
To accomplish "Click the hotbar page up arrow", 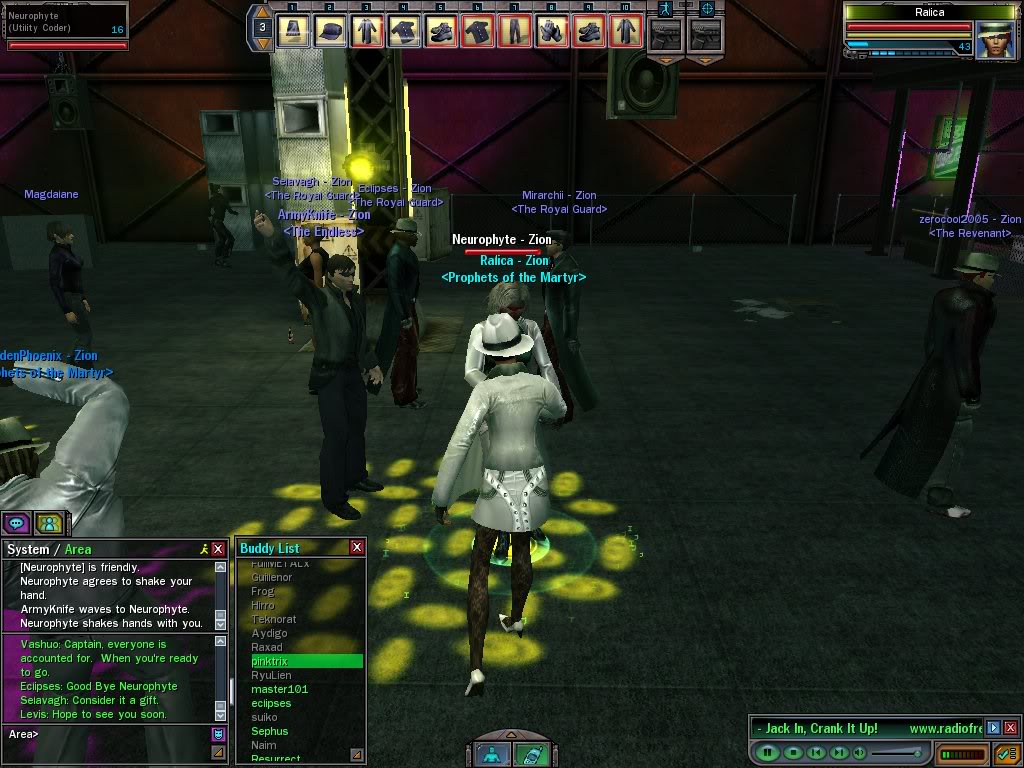I will point(262,11).
